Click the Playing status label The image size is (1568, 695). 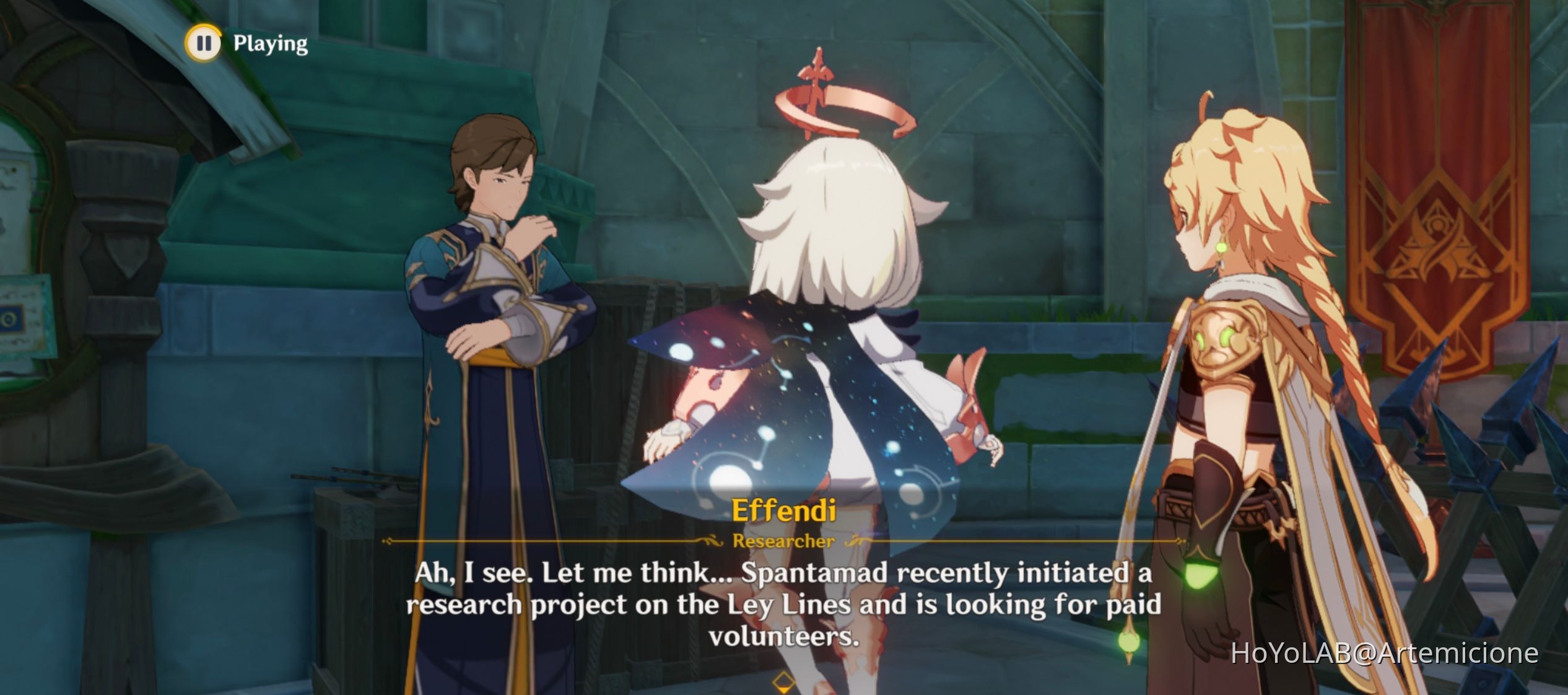[267, 43]
